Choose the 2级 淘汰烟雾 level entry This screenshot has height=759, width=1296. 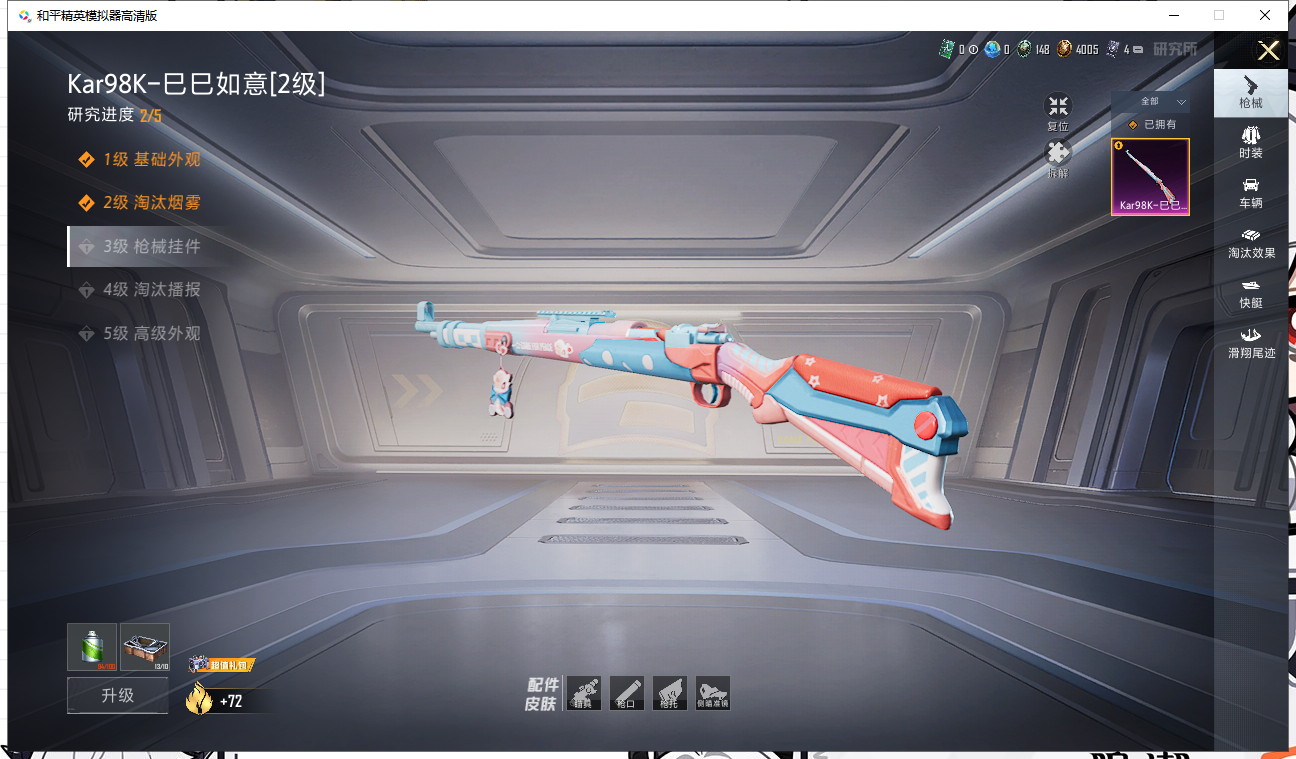pyautogui.click(x=151, y=203)
